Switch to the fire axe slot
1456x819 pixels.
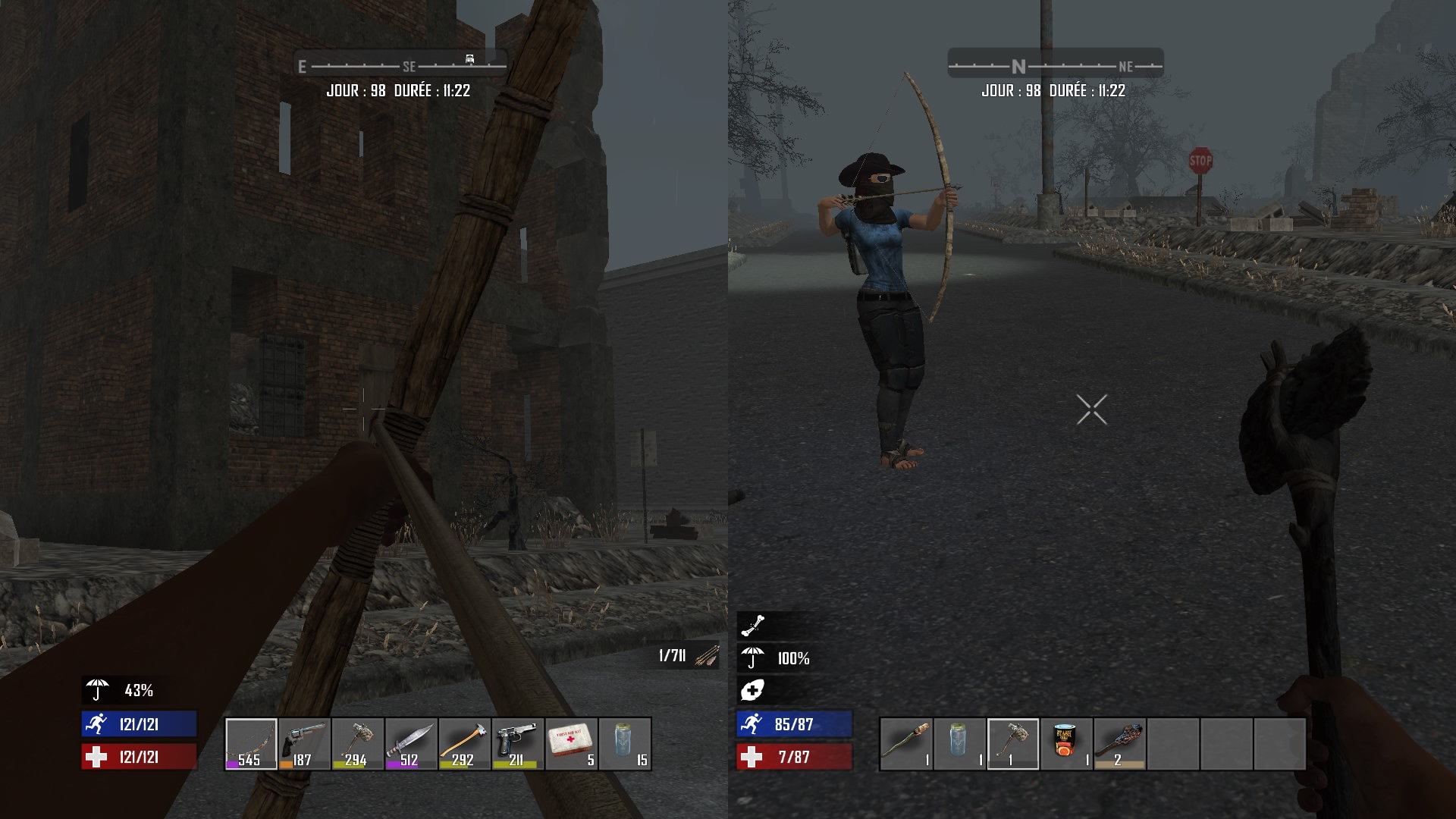pos(464,744)
